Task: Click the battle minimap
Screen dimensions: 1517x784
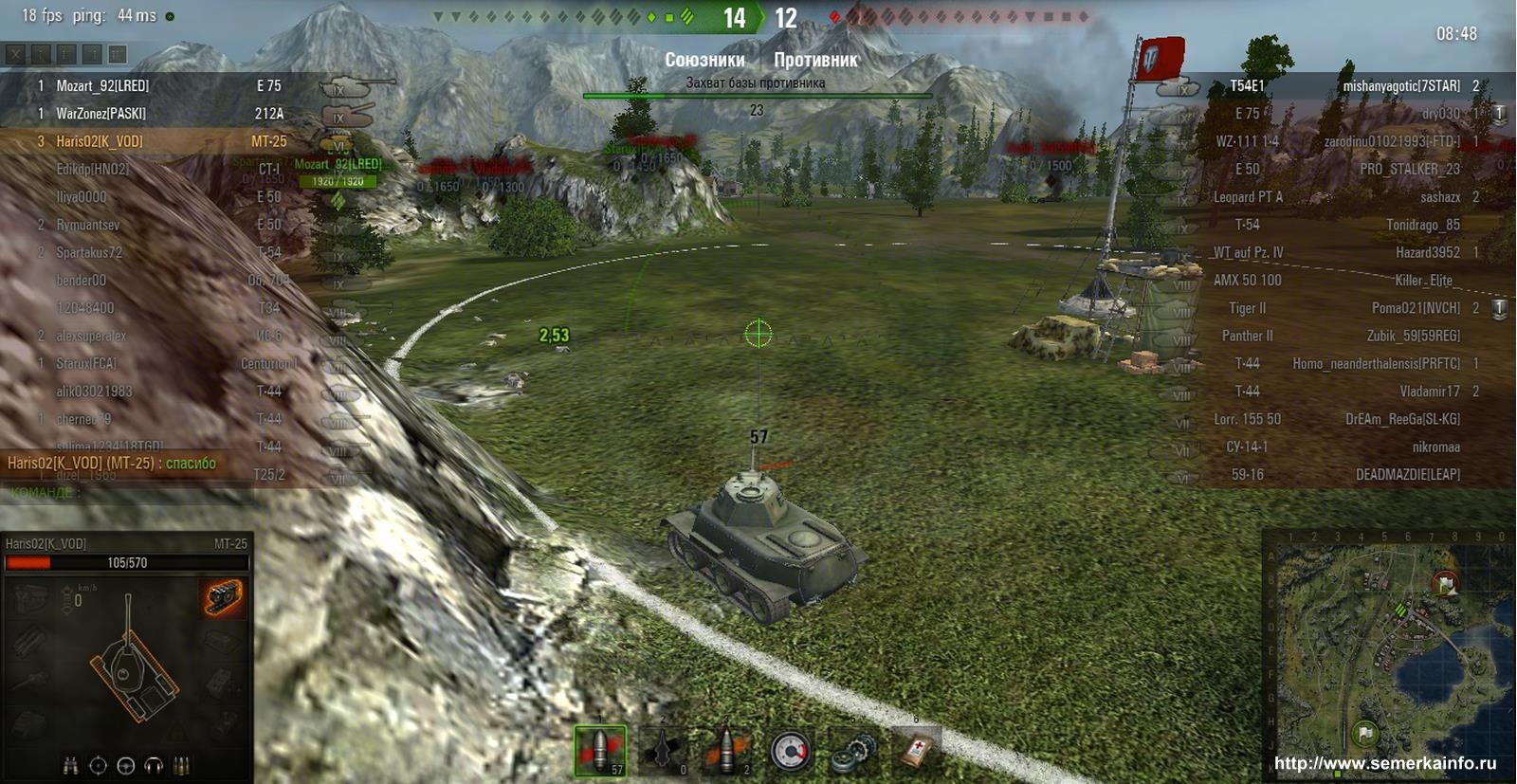Action: [1388, 655]
